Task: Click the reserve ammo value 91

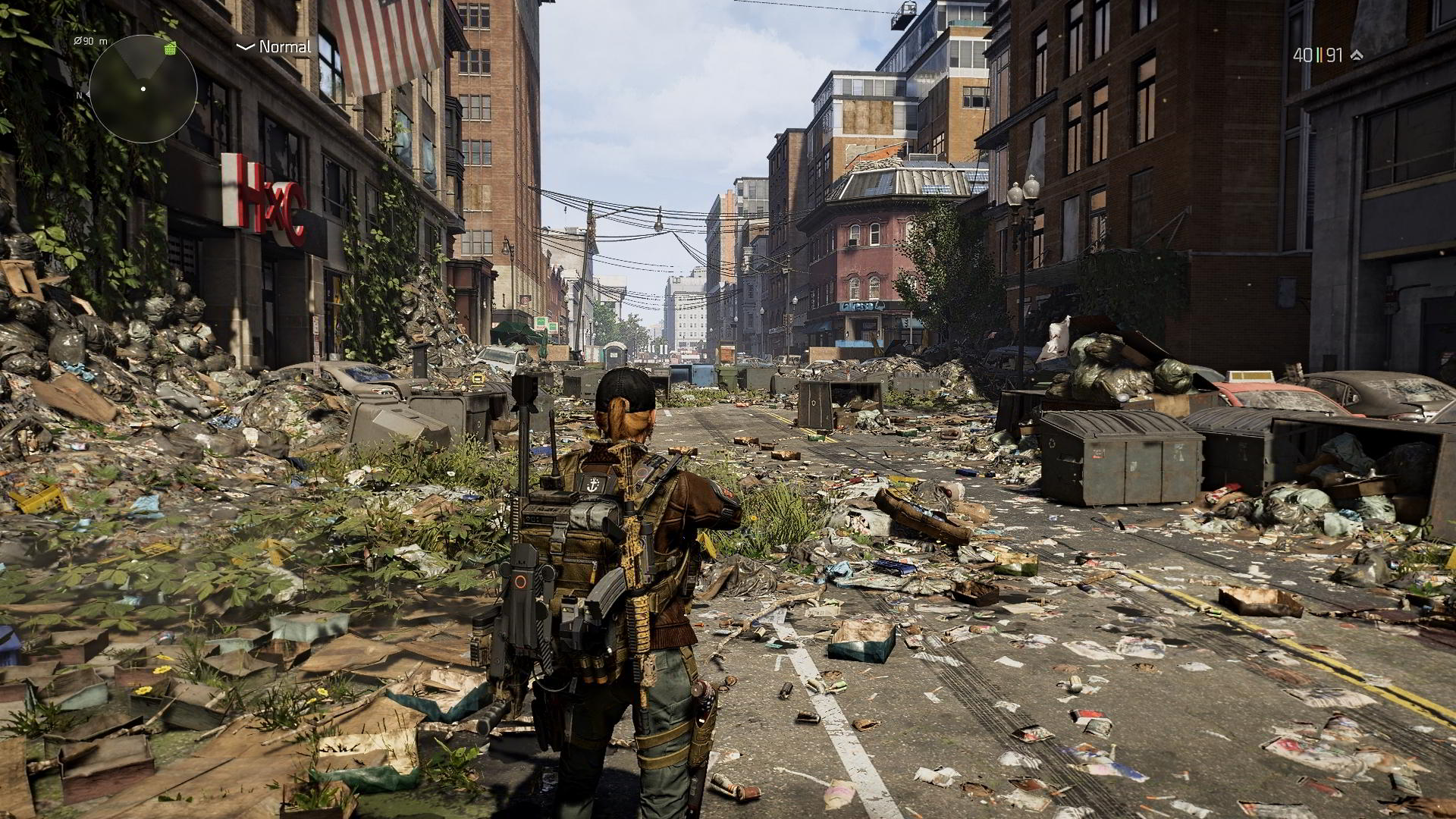Action: 1336,53
